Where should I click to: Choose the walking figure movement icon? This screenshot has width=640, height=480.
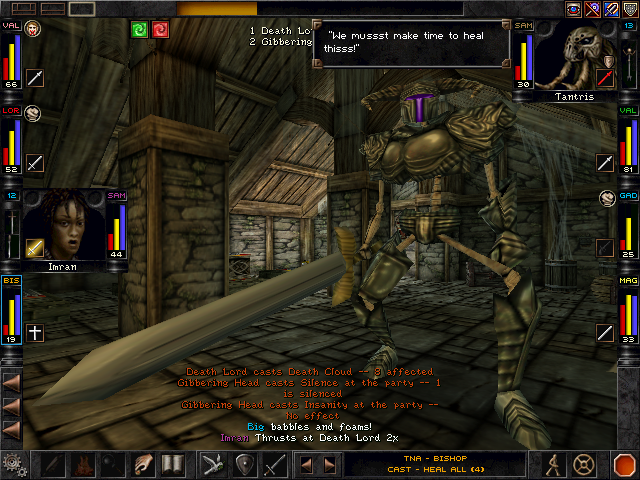tap(552, 465)
